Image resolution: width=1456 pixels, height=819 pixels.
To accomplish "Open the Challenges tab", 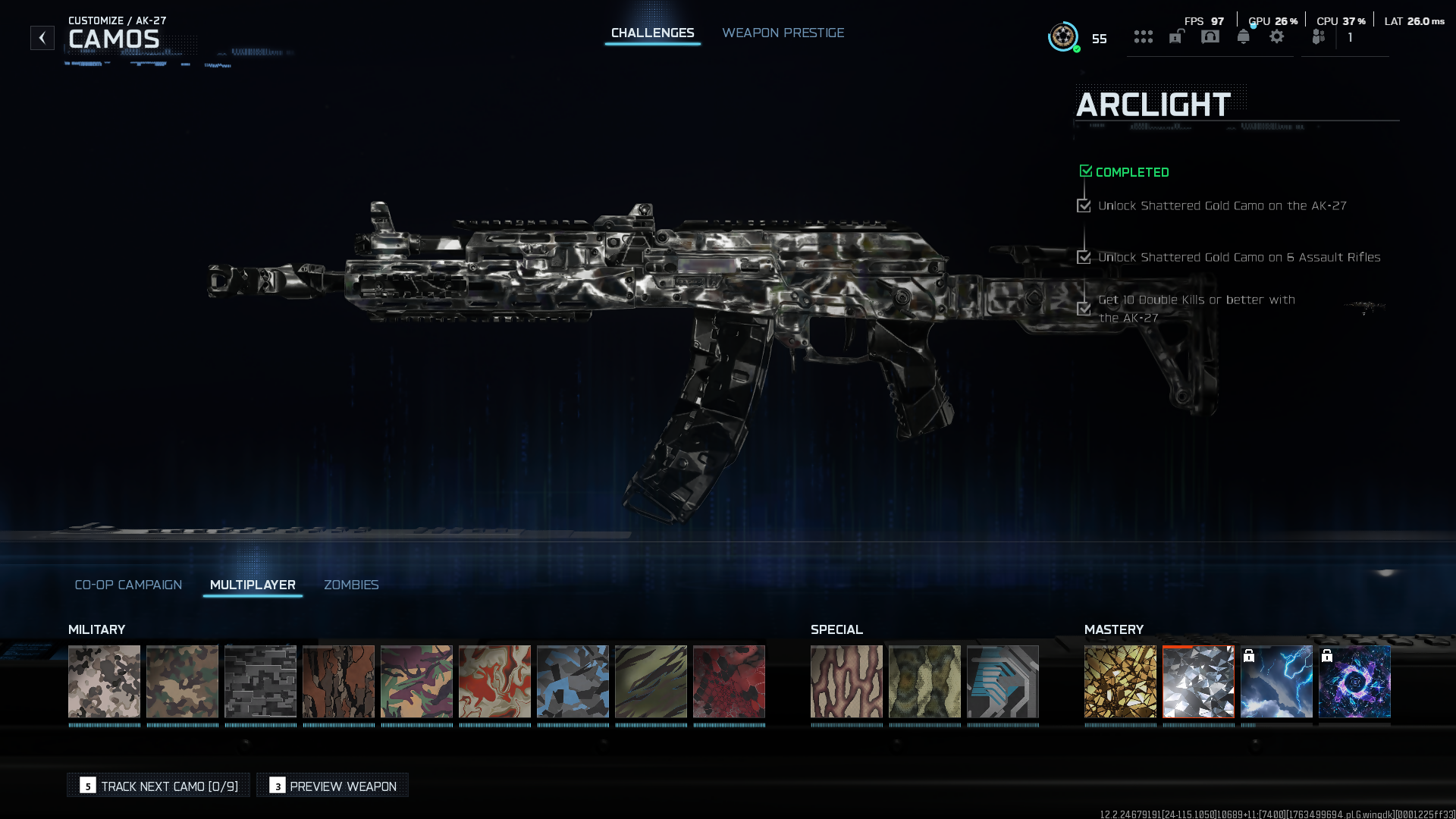I will pyautogui.click(x=652, y=33).
